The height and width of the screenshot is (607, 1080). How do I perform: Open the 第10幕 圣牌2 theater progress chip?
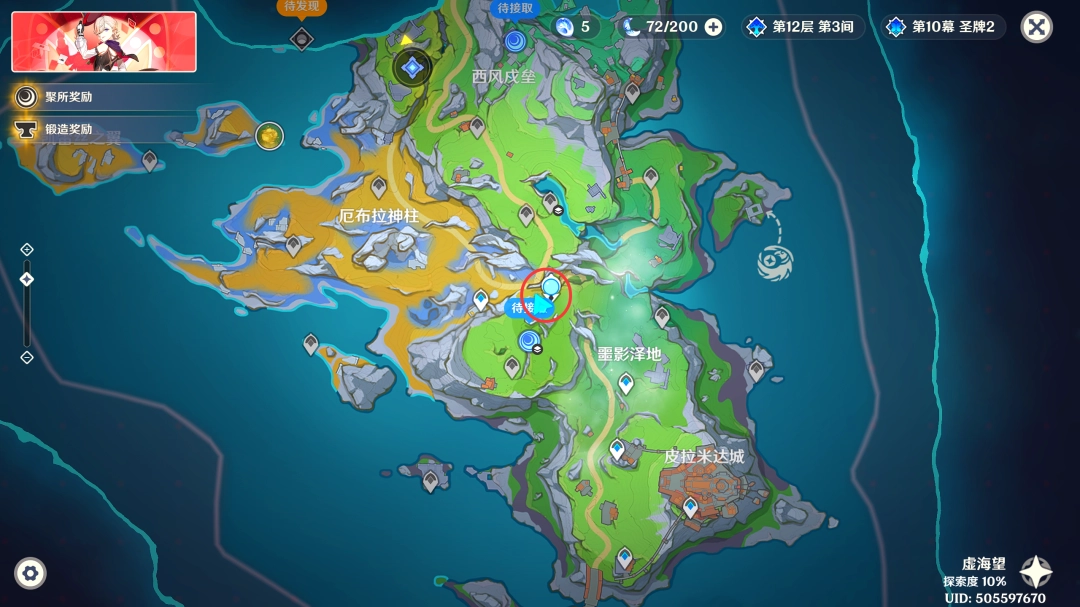coord(943,27)
